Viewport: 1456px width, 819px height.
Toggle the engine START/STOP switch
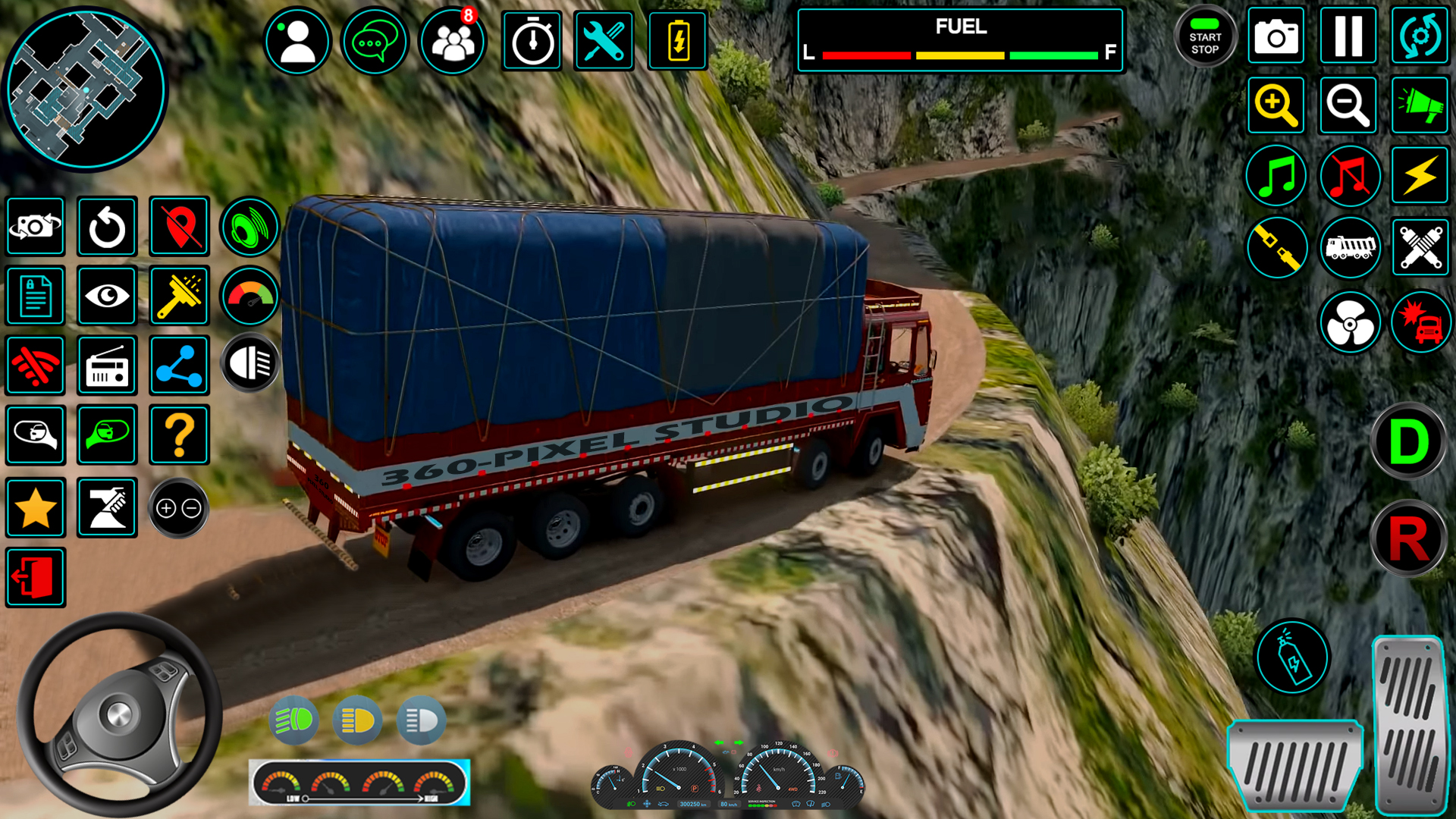click(x=1206, y=36)
